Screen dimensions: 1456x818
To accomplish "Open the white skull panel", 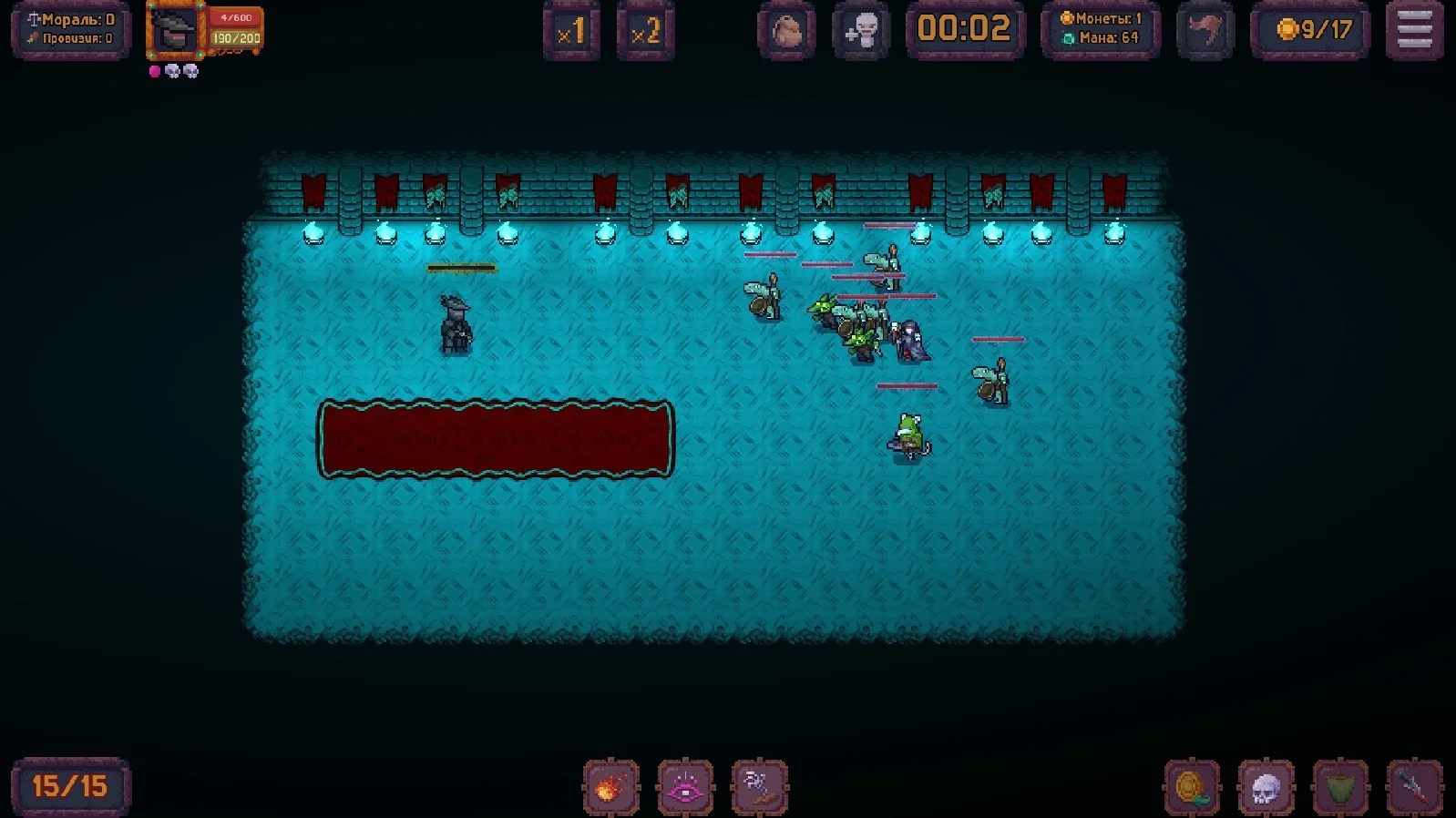I will tap(1266, 787).
